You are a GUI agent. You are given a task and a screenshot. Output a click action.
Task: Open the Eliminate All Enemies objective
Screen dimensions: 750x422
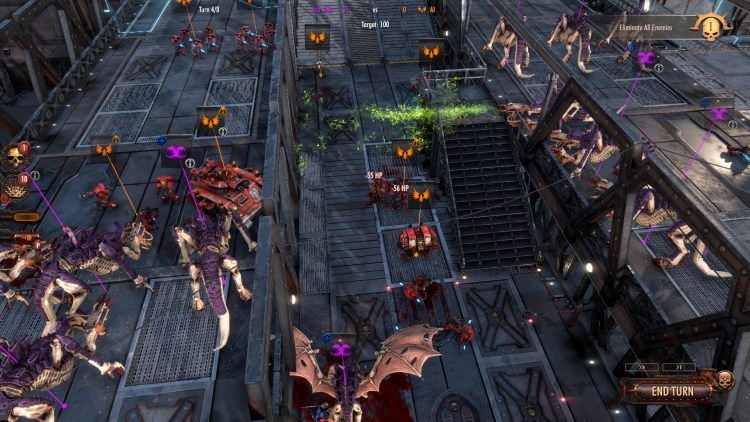(658, 25)
